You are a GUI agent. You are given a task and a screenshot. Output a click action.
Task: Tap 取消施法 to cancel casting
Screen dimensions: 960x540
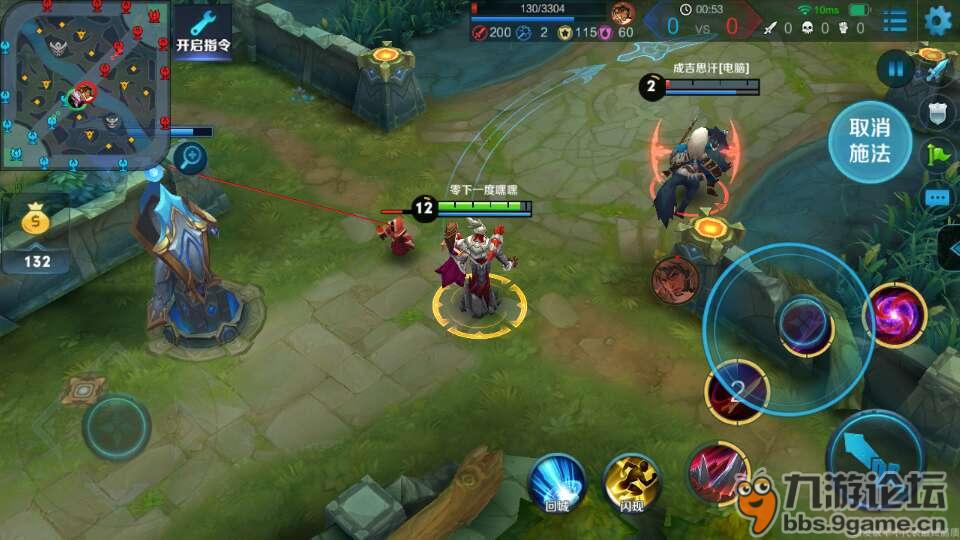click(x=869, y=141)
